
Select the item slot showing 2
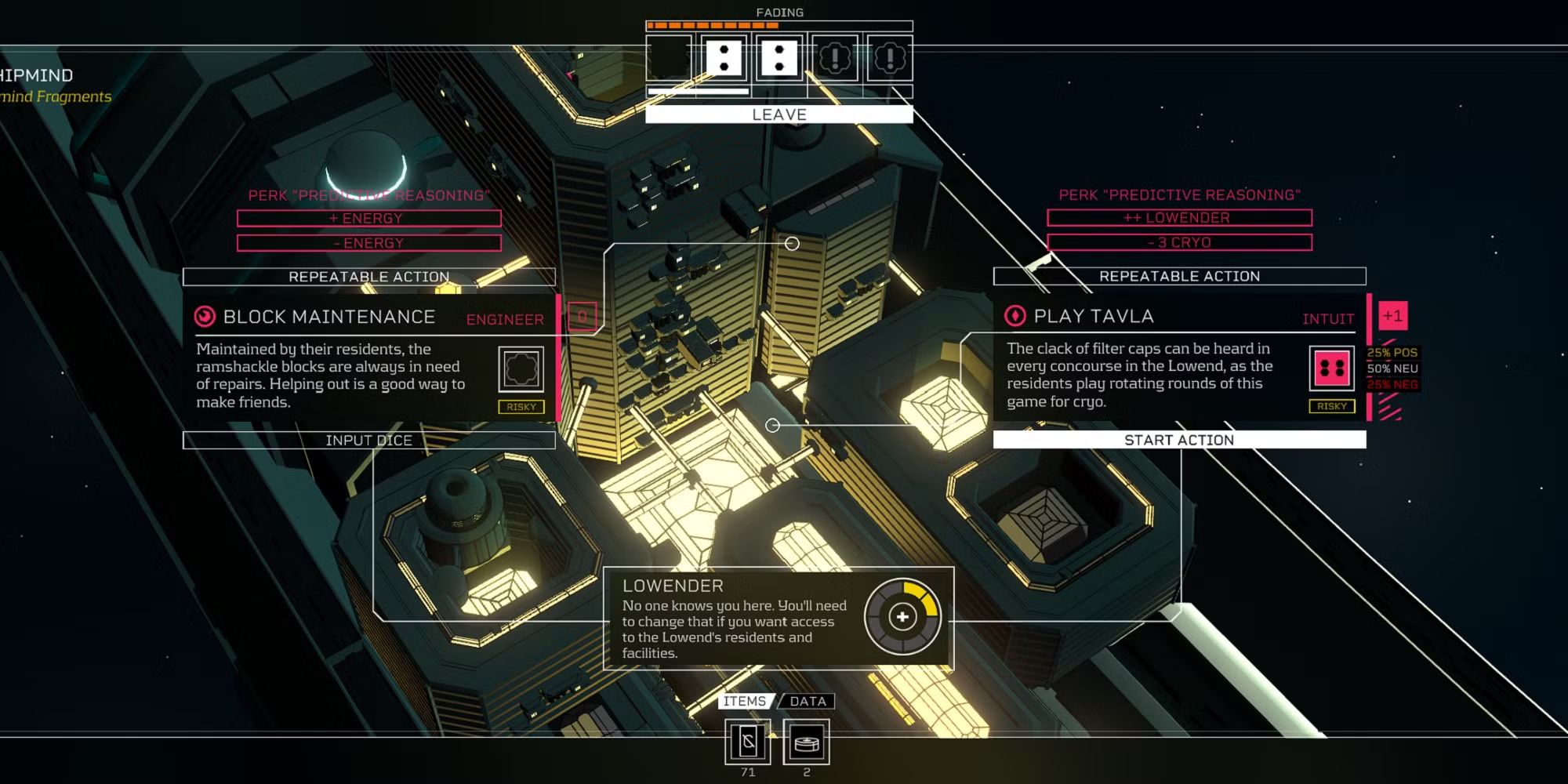[x=806, y=742]
